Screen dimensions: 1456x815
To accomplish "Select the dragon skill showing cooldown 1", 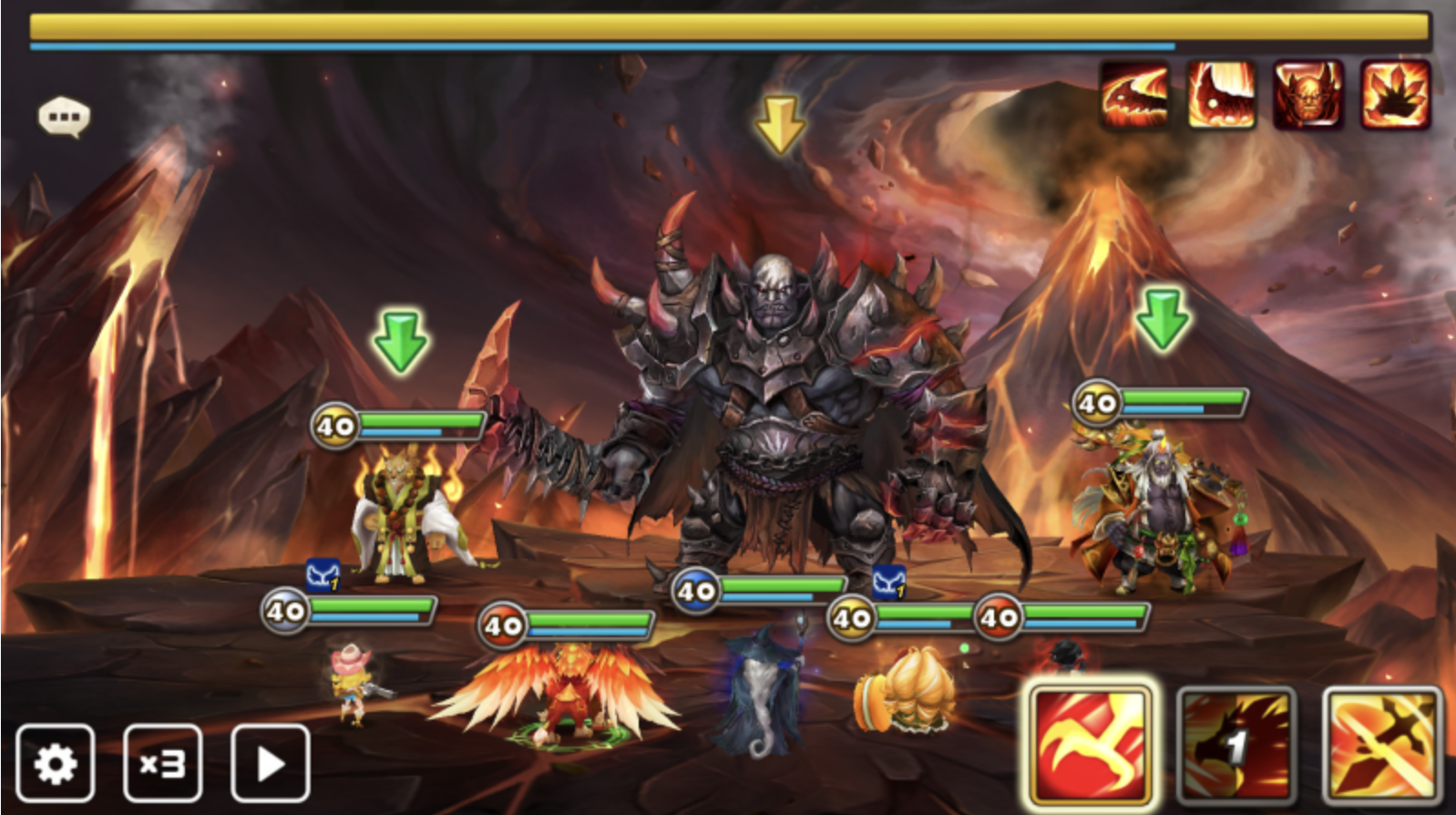I will pos(1236,747).
